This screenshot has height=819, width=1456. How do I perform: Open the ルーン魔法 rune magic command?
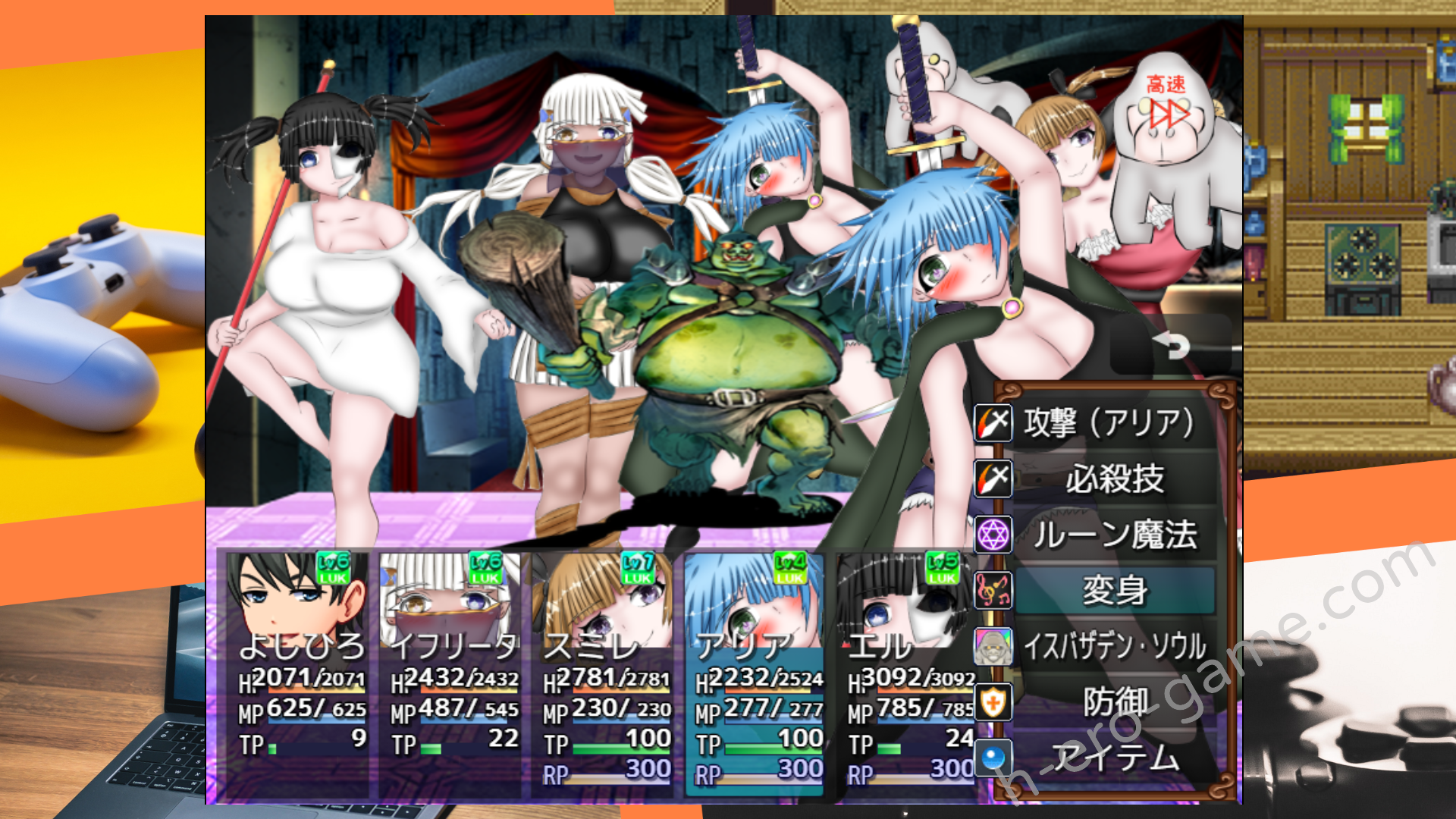(1115, 535)
